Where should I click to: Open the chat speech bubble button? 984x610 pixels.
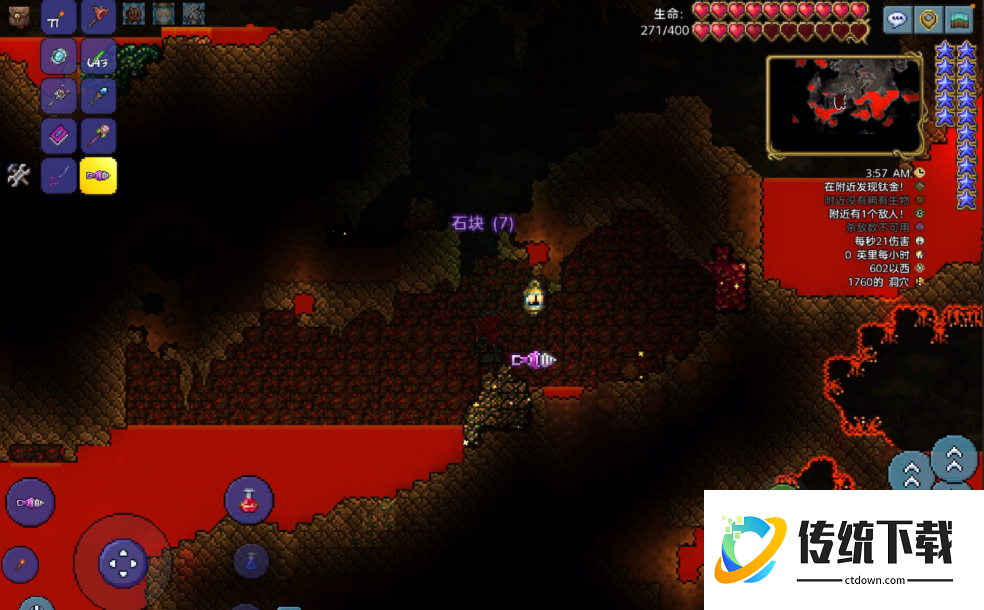click(x=898, y=19)
